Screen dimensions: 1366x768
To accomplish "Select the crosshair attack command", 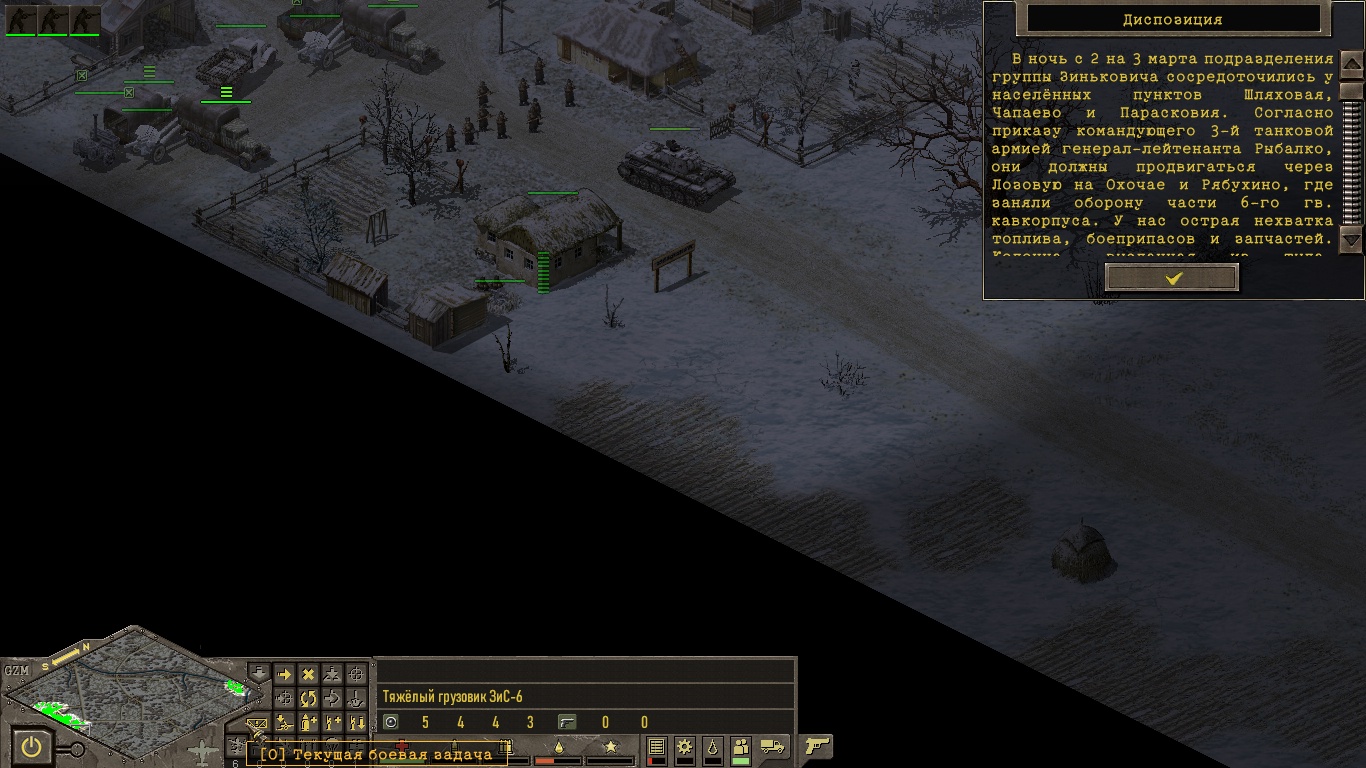I will click(356, 675).
